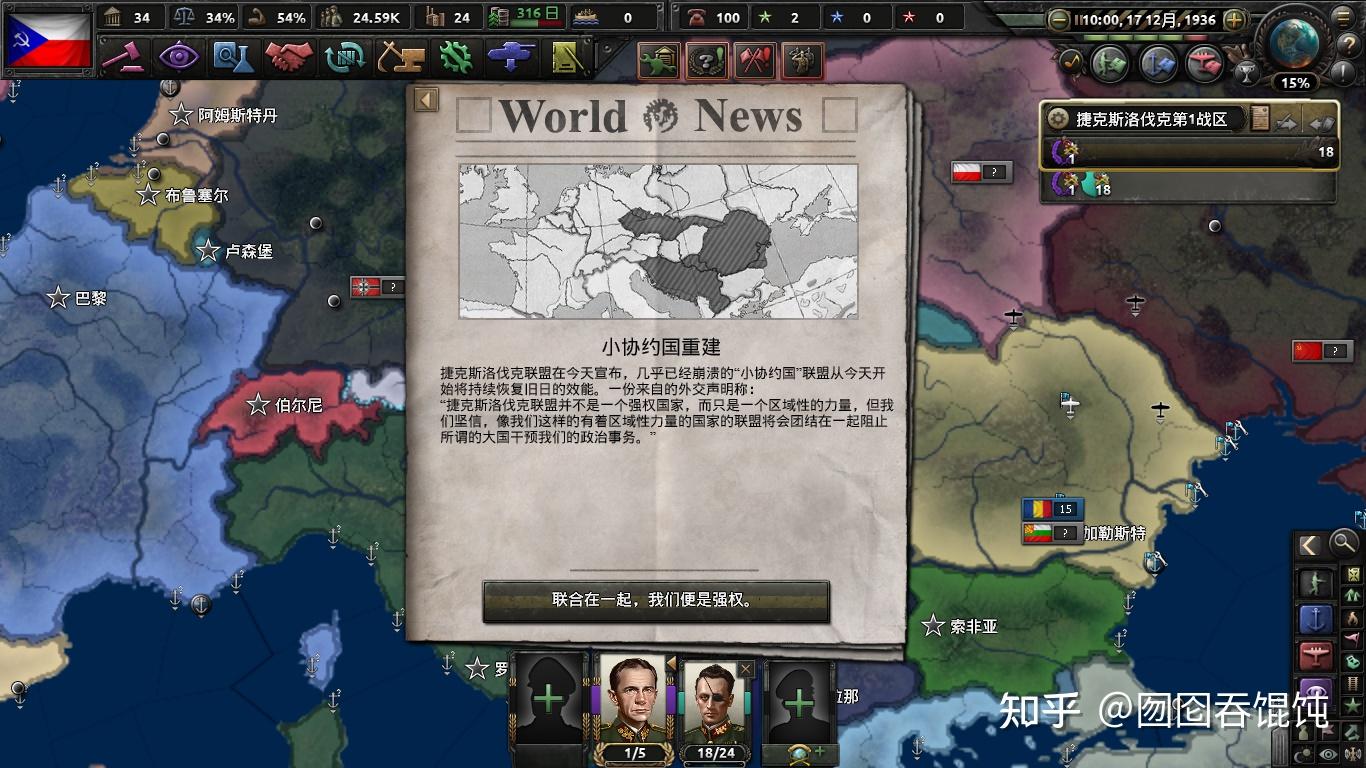Toggle night mode with the moon icon
1366x768 pixels.
1305,752
